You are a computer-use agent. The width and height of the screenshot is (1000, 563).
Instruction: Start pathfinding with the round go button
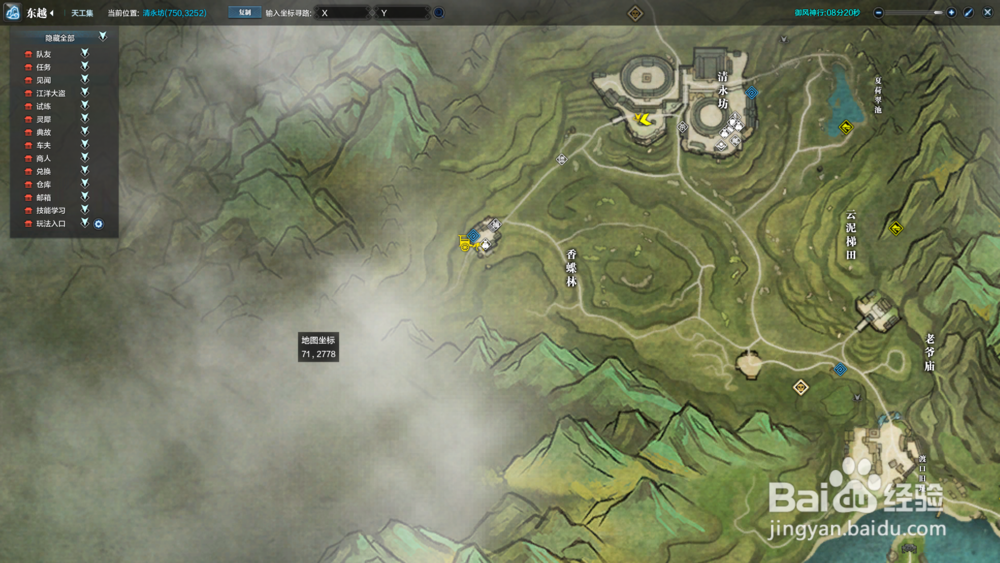[x=439, y=13]
